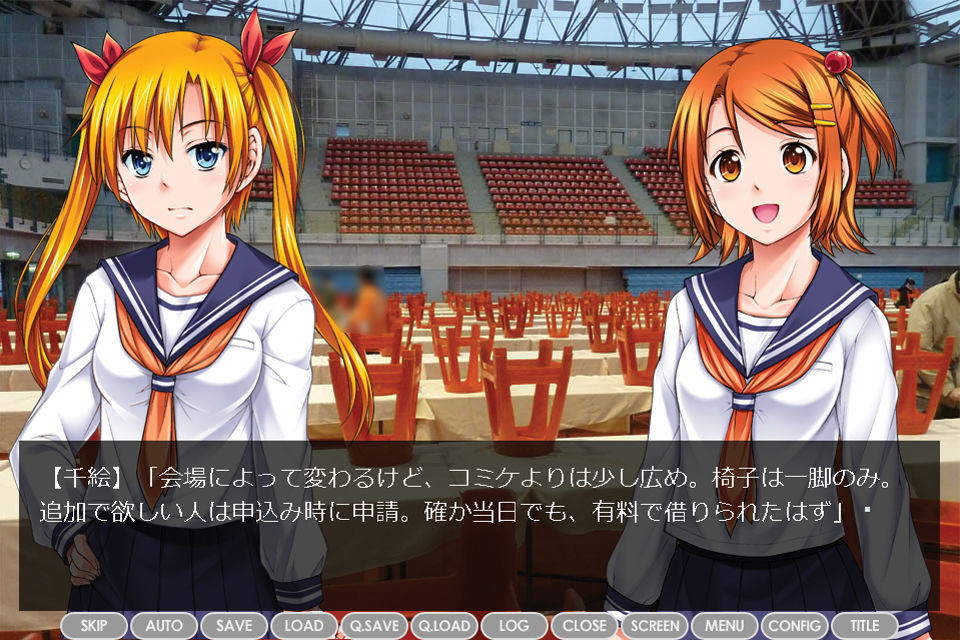Open the SAVE screen
The height and width of the screenshot is (640, 960).
pos(234,626)
